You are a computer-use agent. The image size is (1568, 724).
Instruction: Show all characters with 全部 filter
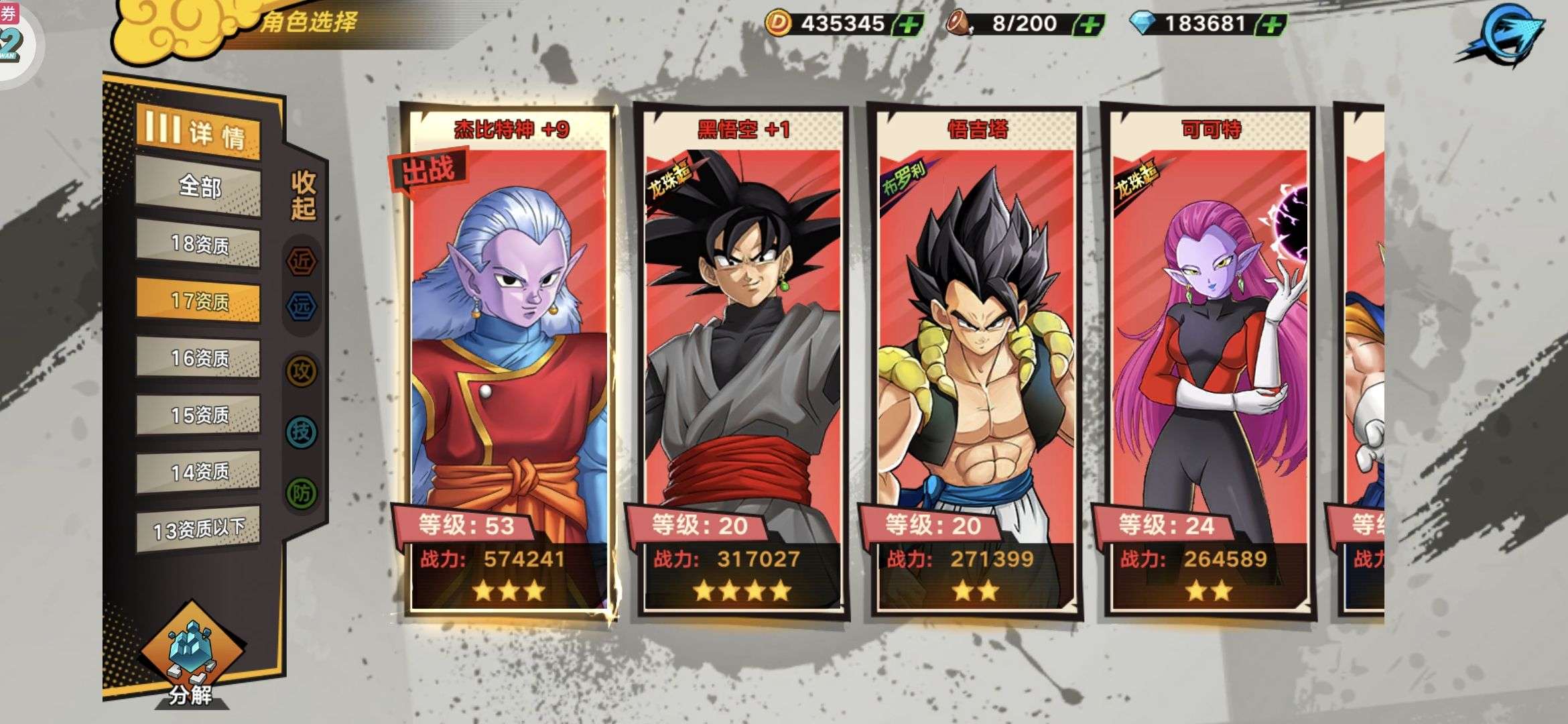(198, 186)
